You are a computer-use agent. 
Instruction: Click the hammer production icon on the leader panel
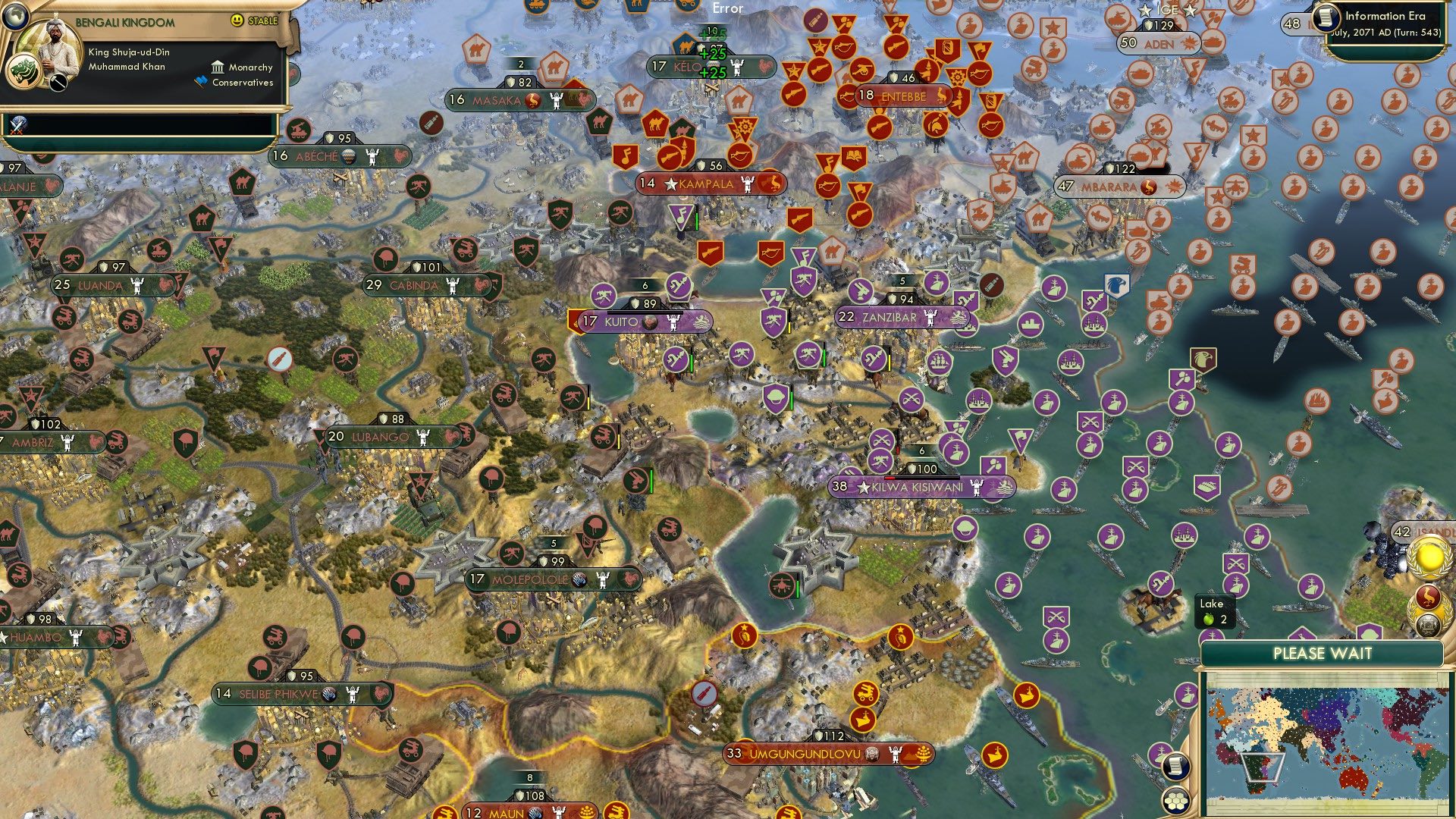coord(58,83)
